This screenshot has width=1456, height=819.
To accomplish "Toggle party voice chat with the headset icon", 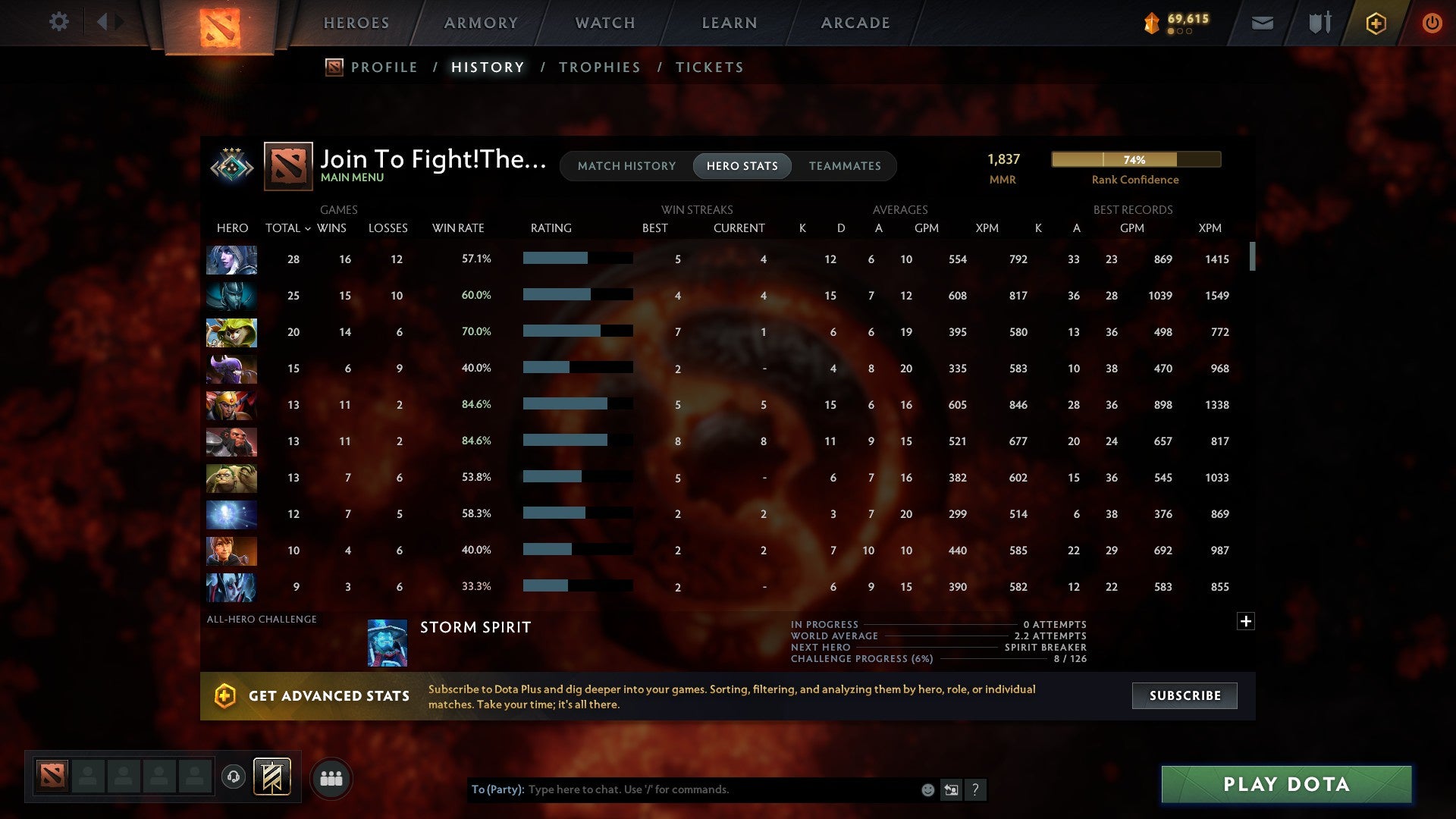I will coord(234,777).
